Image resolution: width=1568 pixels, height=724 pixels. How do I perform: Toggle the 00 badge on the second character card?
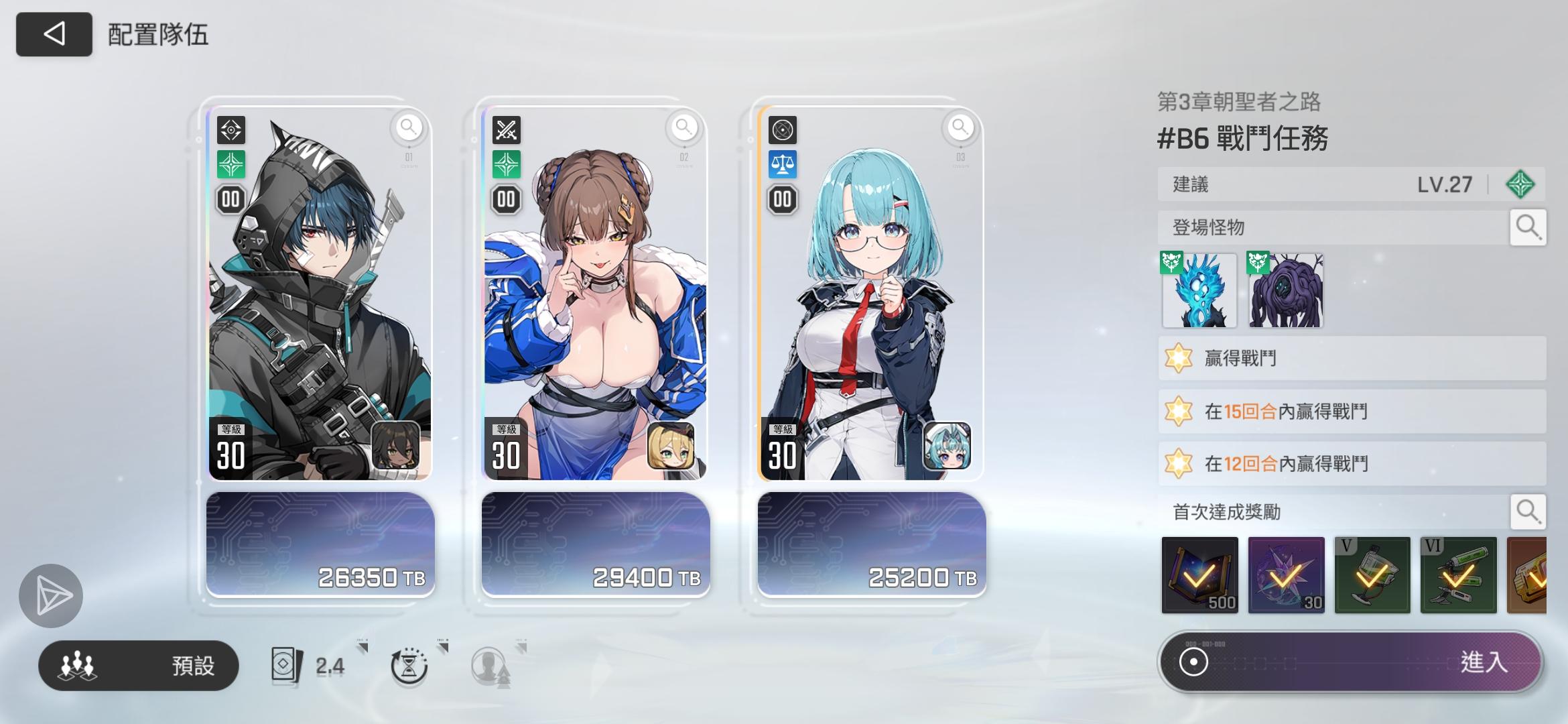(x=507, y=198)
